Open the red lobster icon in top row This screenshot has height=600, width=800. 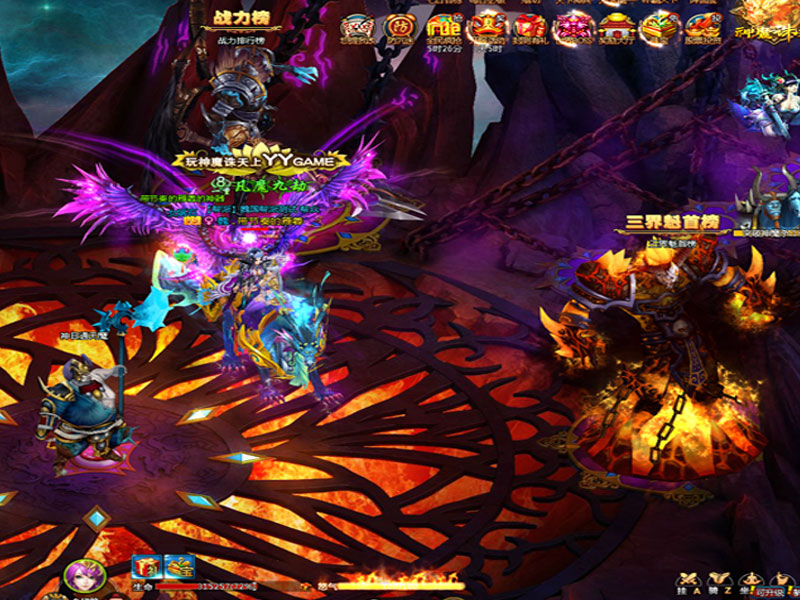click(700, 28)
